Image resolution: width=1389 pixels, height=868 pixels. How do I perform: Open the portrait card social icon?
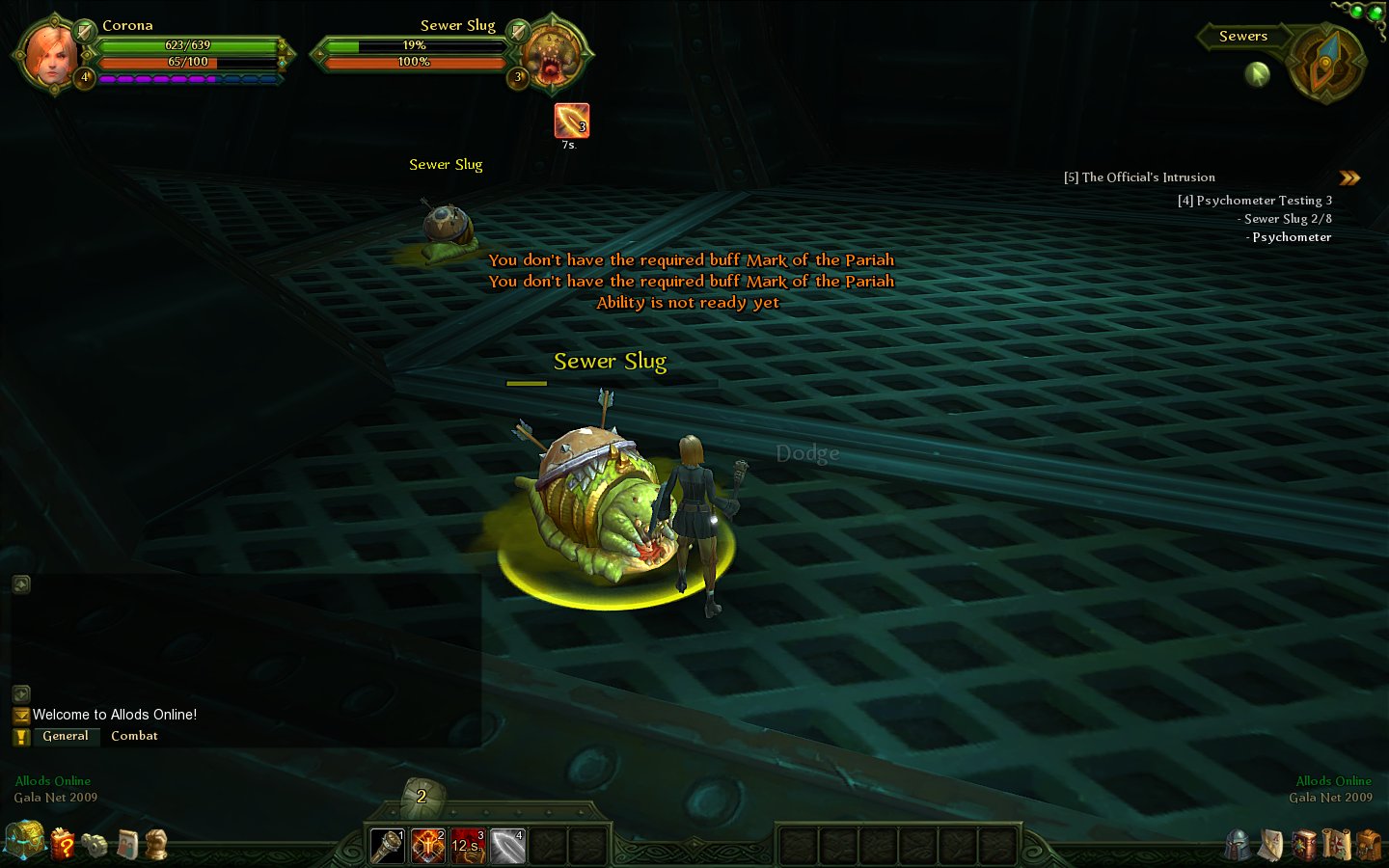(126, 845)
